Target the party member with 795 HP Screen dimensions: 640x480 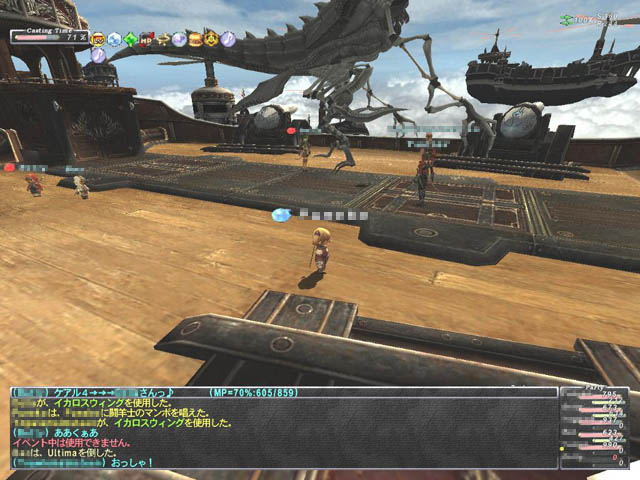(598, 396)
